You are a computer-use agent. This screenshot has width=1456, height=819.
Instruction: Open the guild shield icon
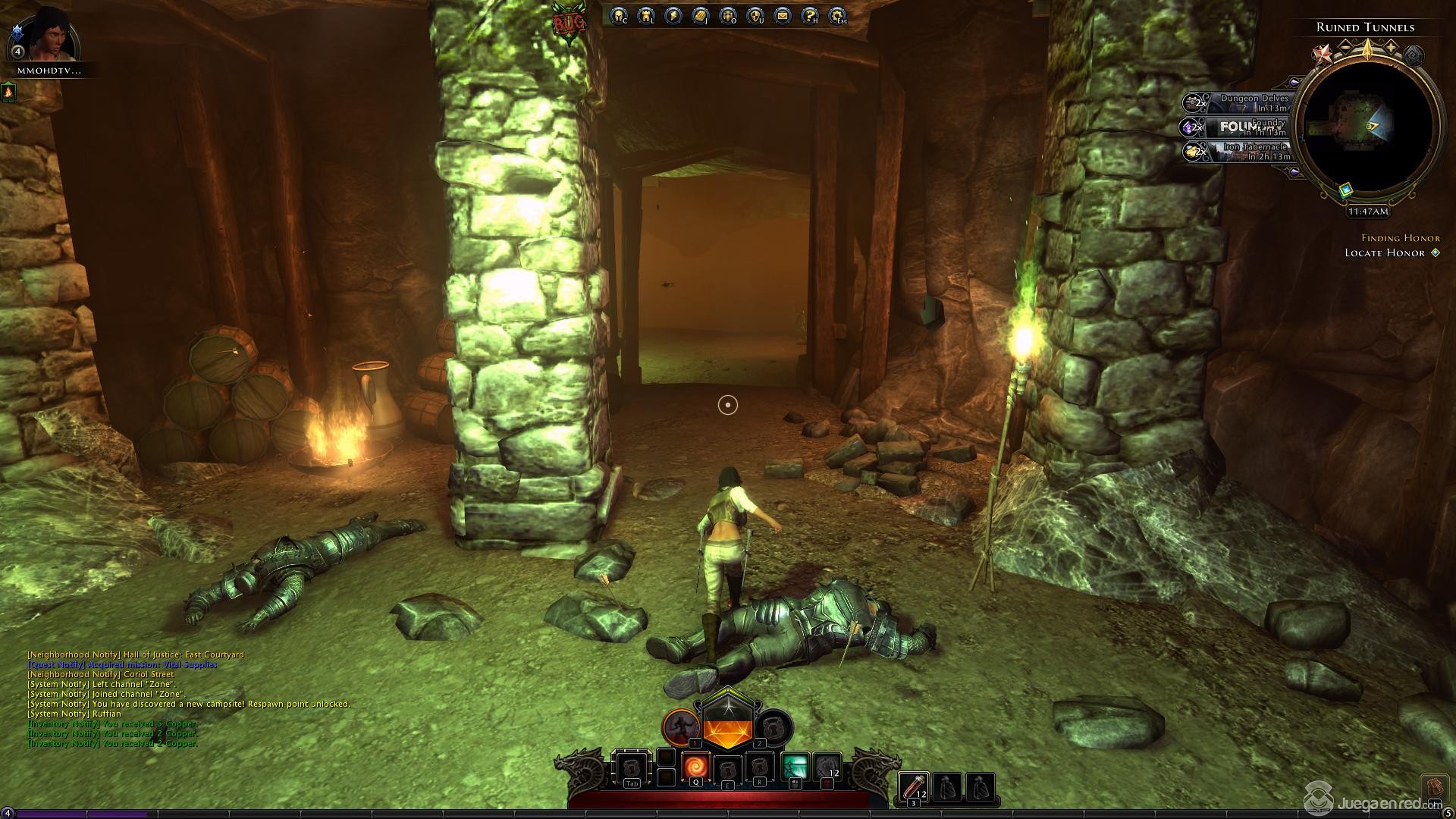coord(755,15)
